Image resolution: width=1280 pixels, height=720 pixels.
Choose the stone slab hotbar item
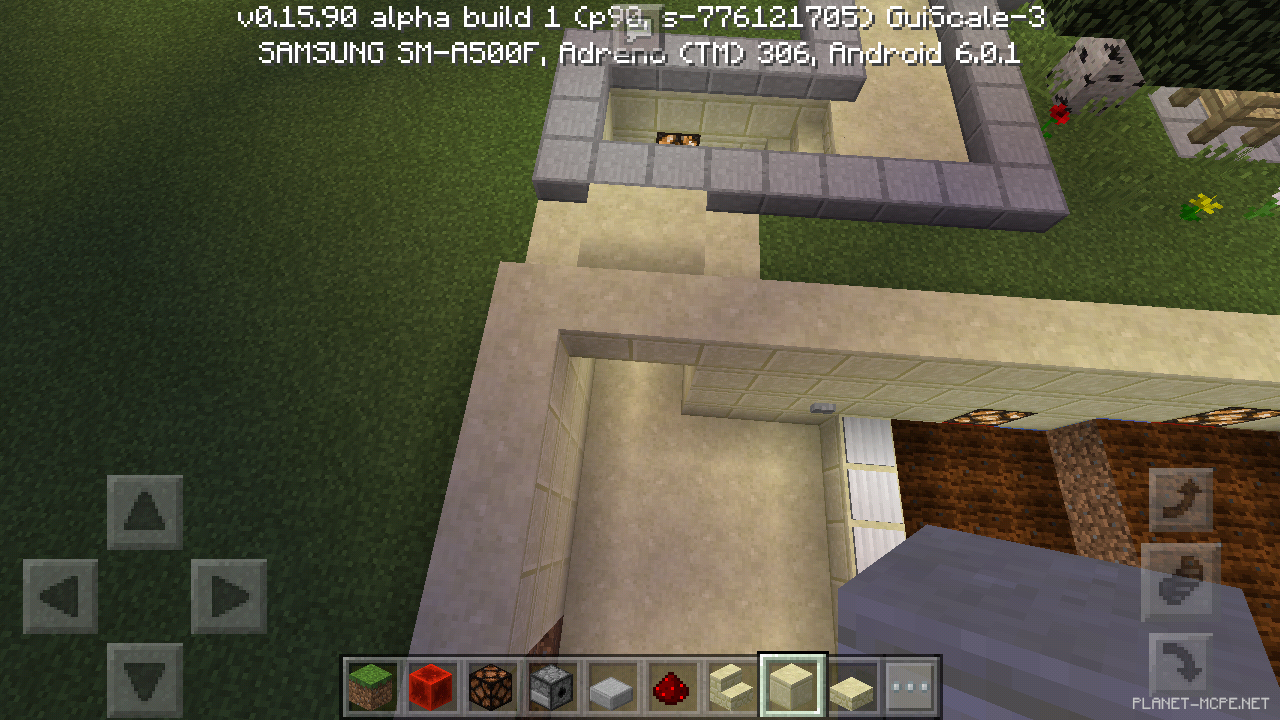tap(611, 686)
